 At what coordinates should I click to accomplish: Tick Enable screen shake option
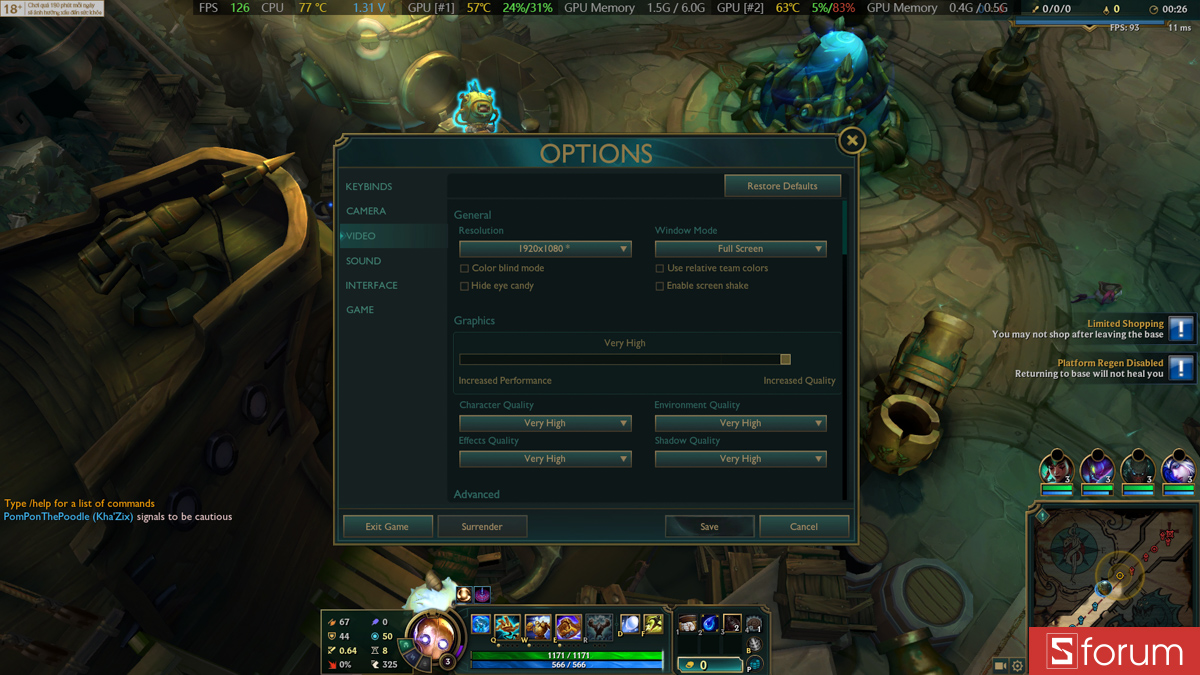(x=660, y=286)
